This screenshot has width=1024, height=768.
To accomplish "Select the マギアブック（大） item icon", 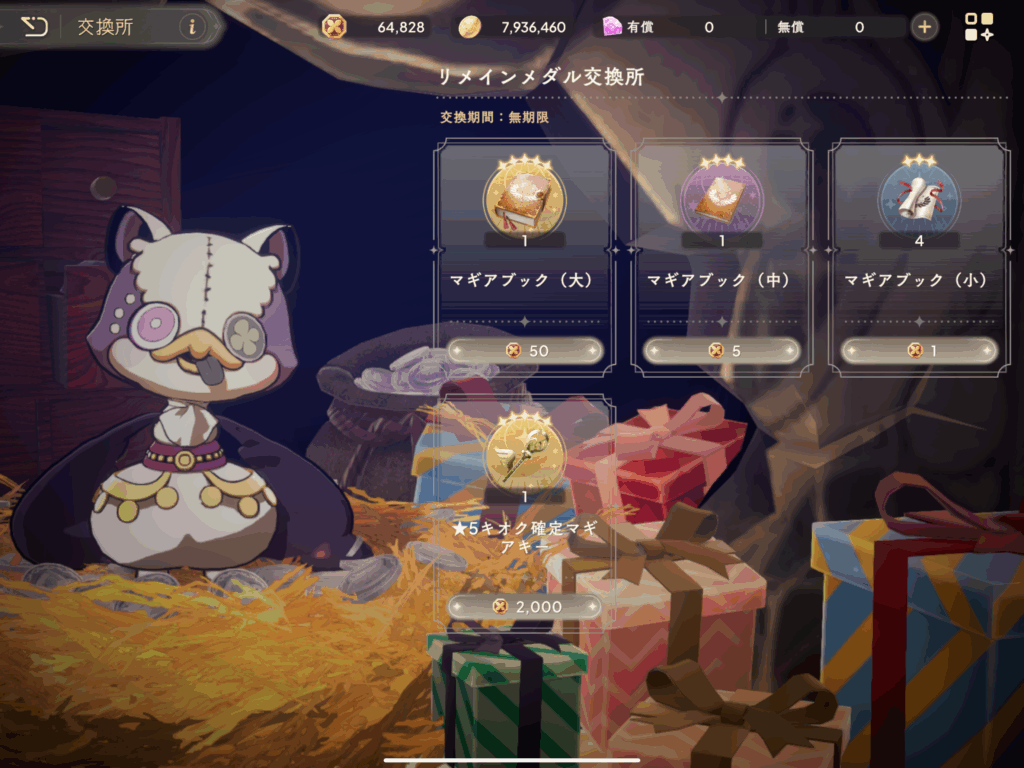I will tap(524, 196).
